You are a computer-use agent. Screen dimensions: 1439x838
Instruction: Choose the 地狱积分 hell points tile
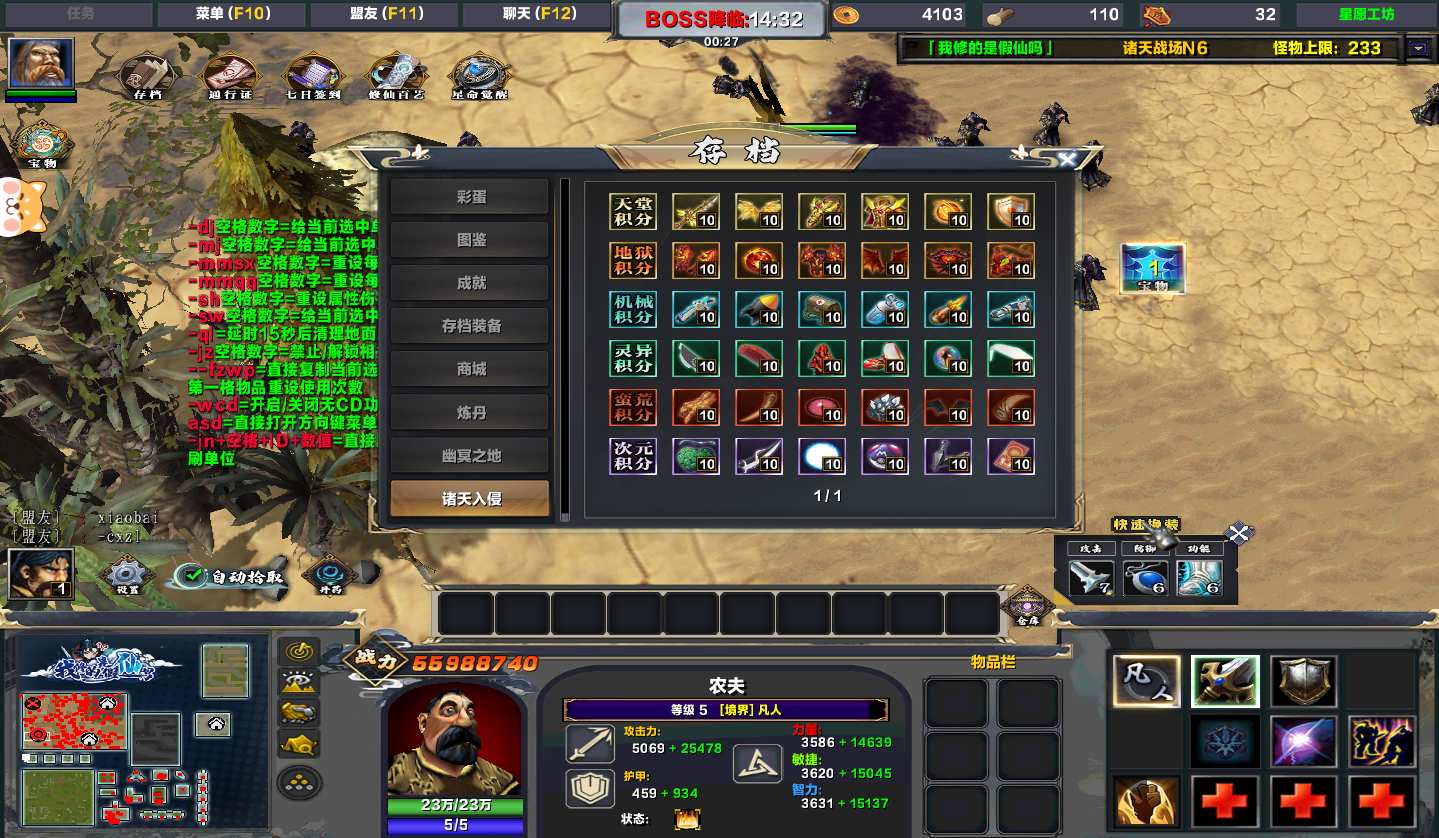point(633,260)
